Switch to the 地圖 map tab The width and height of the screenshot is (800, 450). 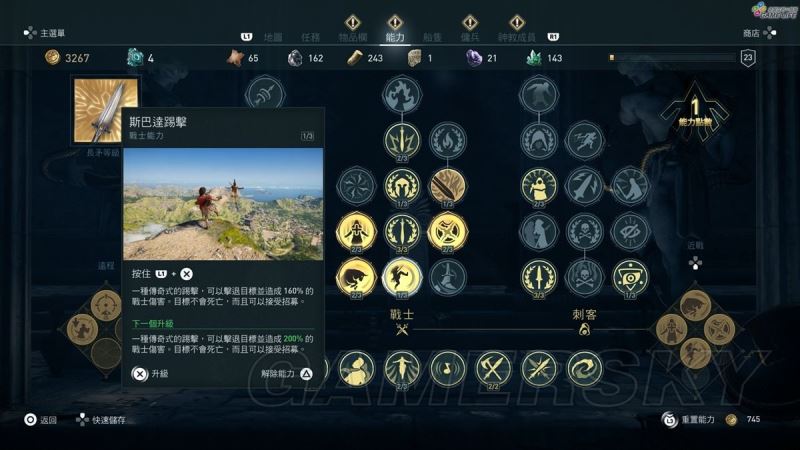tap(272, 36)
